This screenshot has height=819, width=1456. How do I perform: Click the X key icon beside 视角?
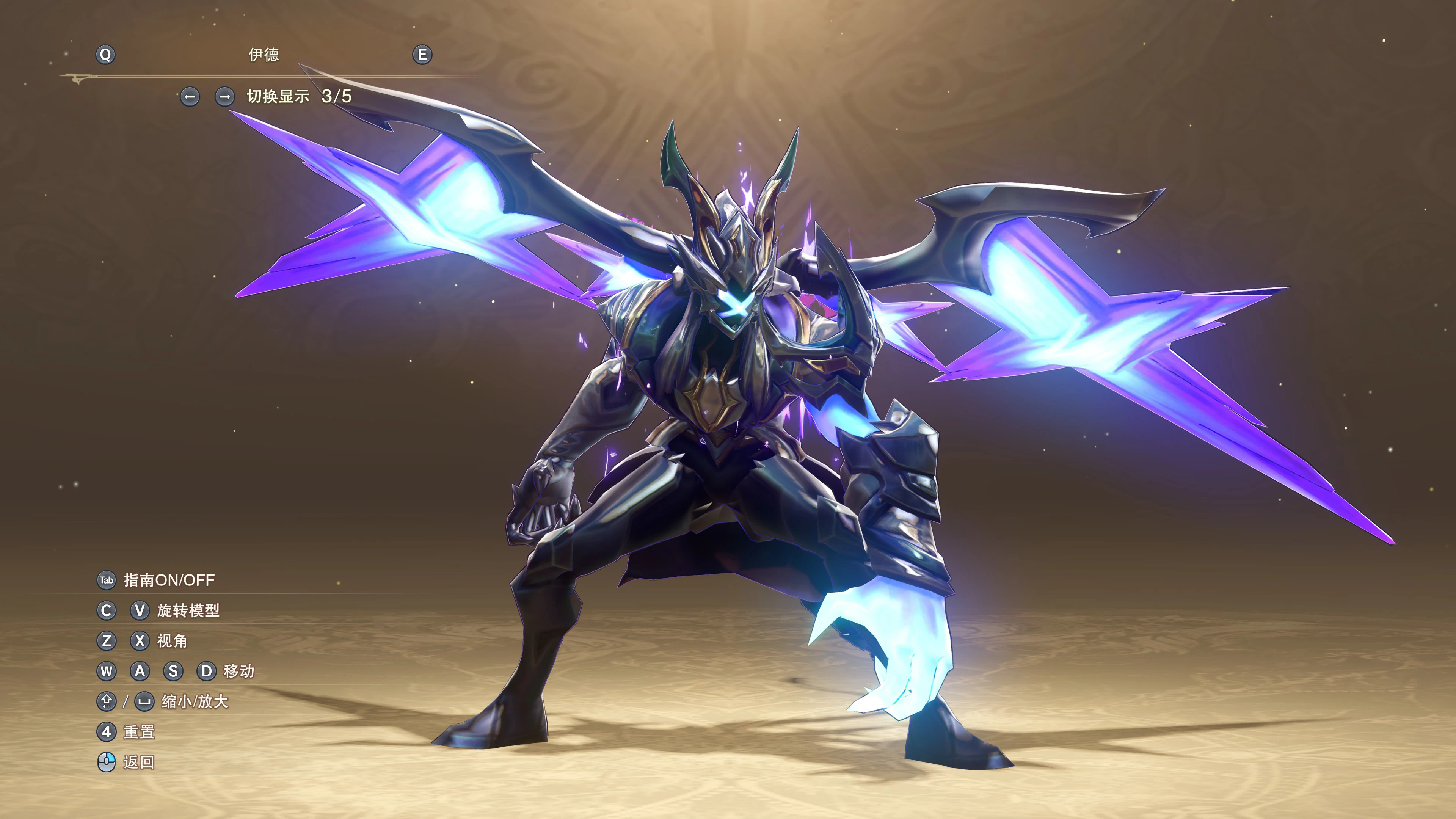[x=140, y=642]
